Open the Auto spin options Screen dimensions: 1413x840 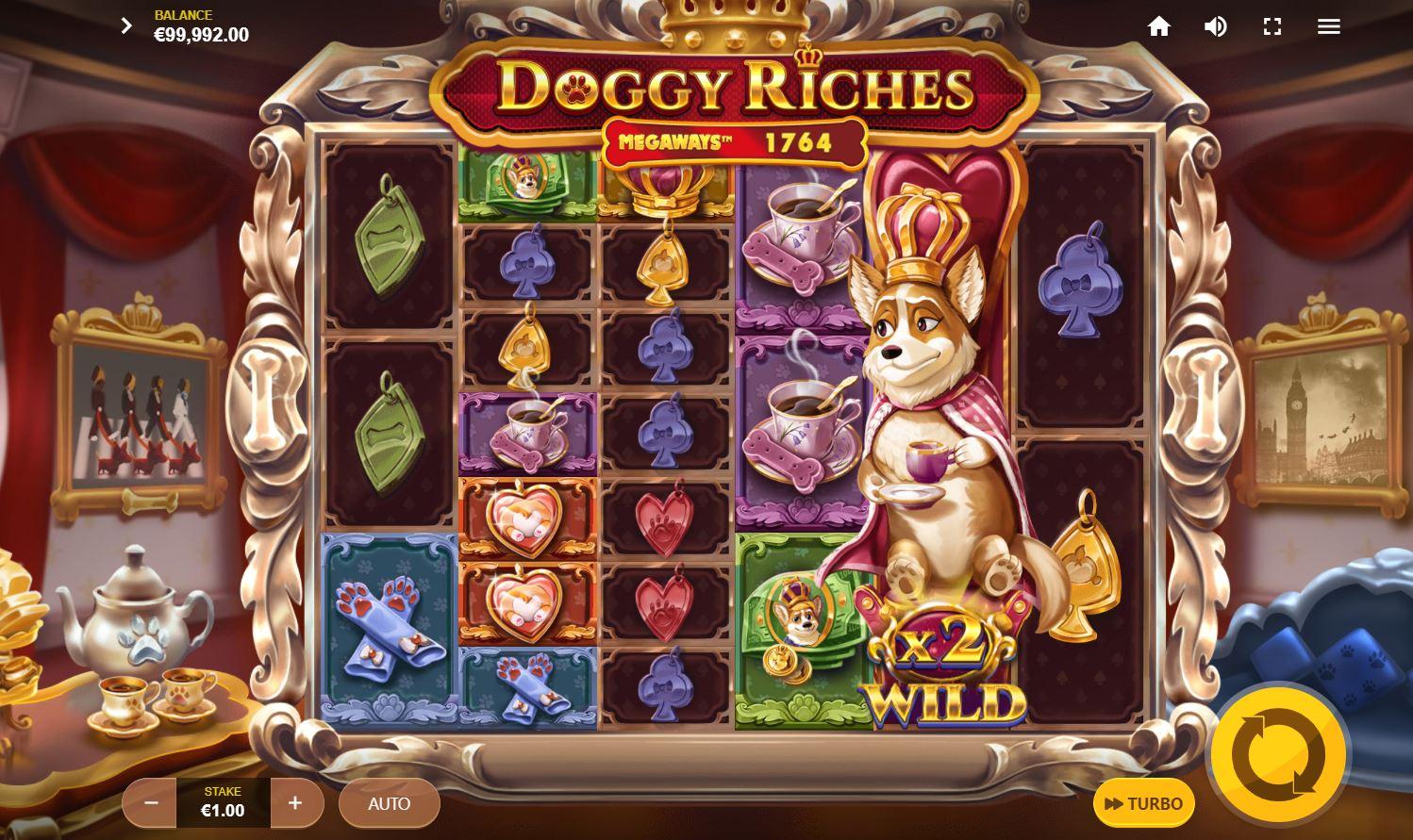[x=389, y=803]
